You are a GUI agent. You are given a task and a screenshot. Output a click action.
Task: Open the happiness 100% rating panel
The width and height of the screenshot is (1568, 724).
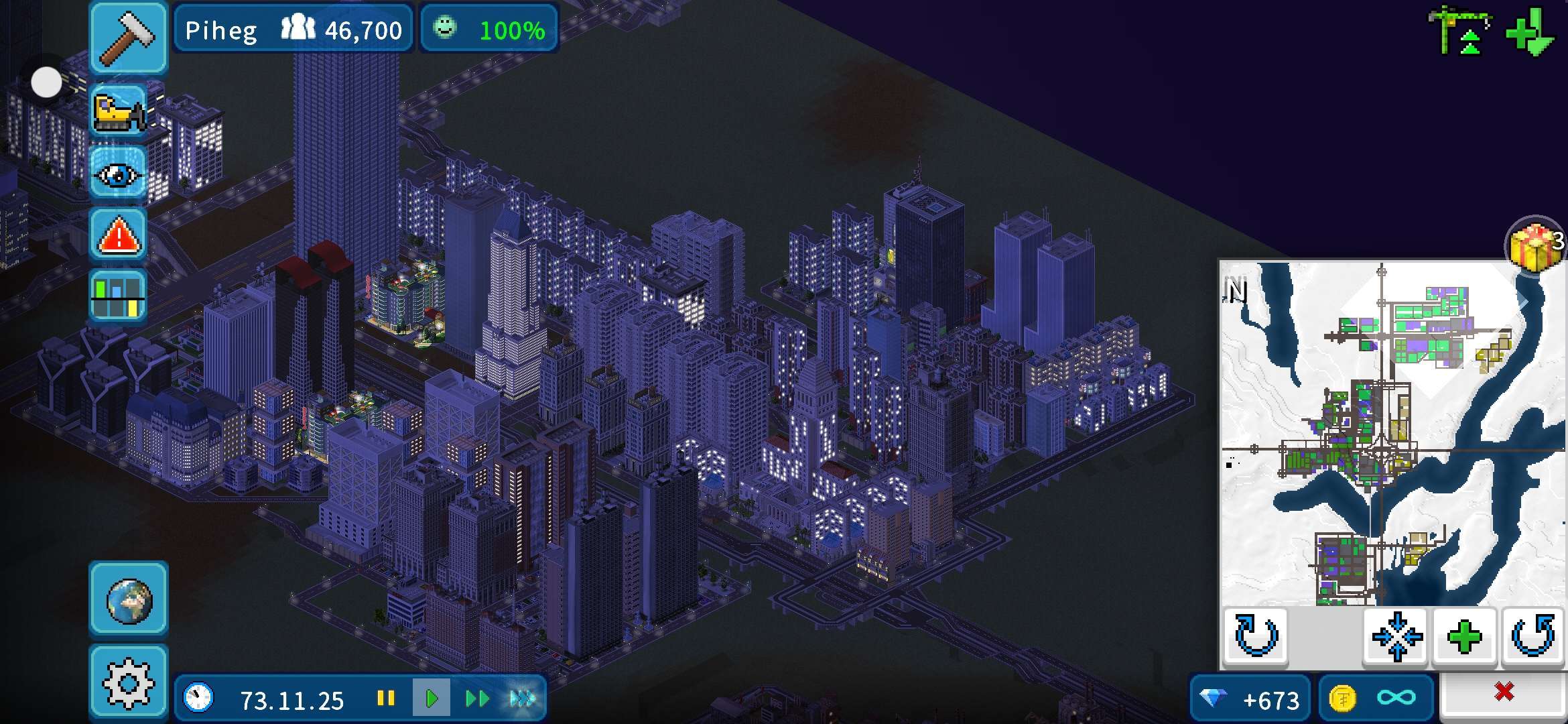[489, 29]
